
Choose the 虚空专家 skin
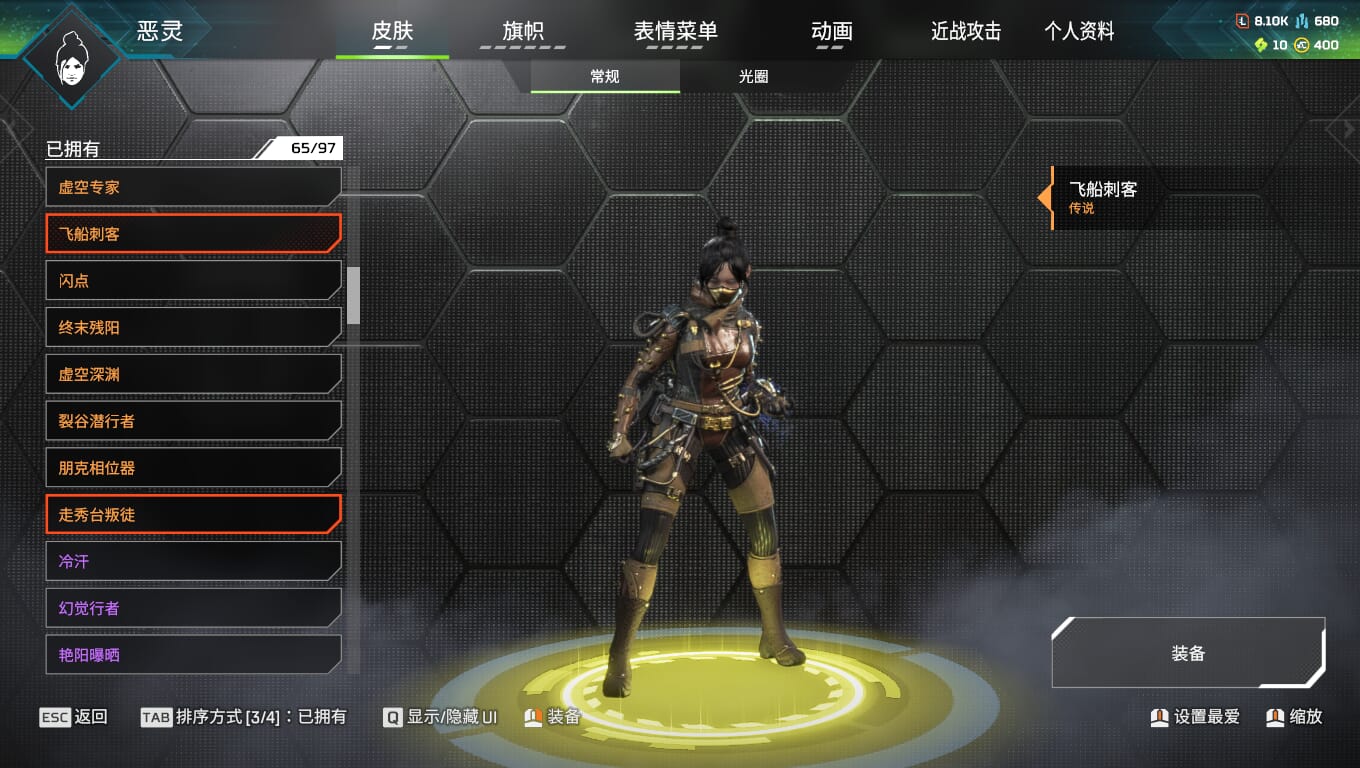tap(193, 187)
